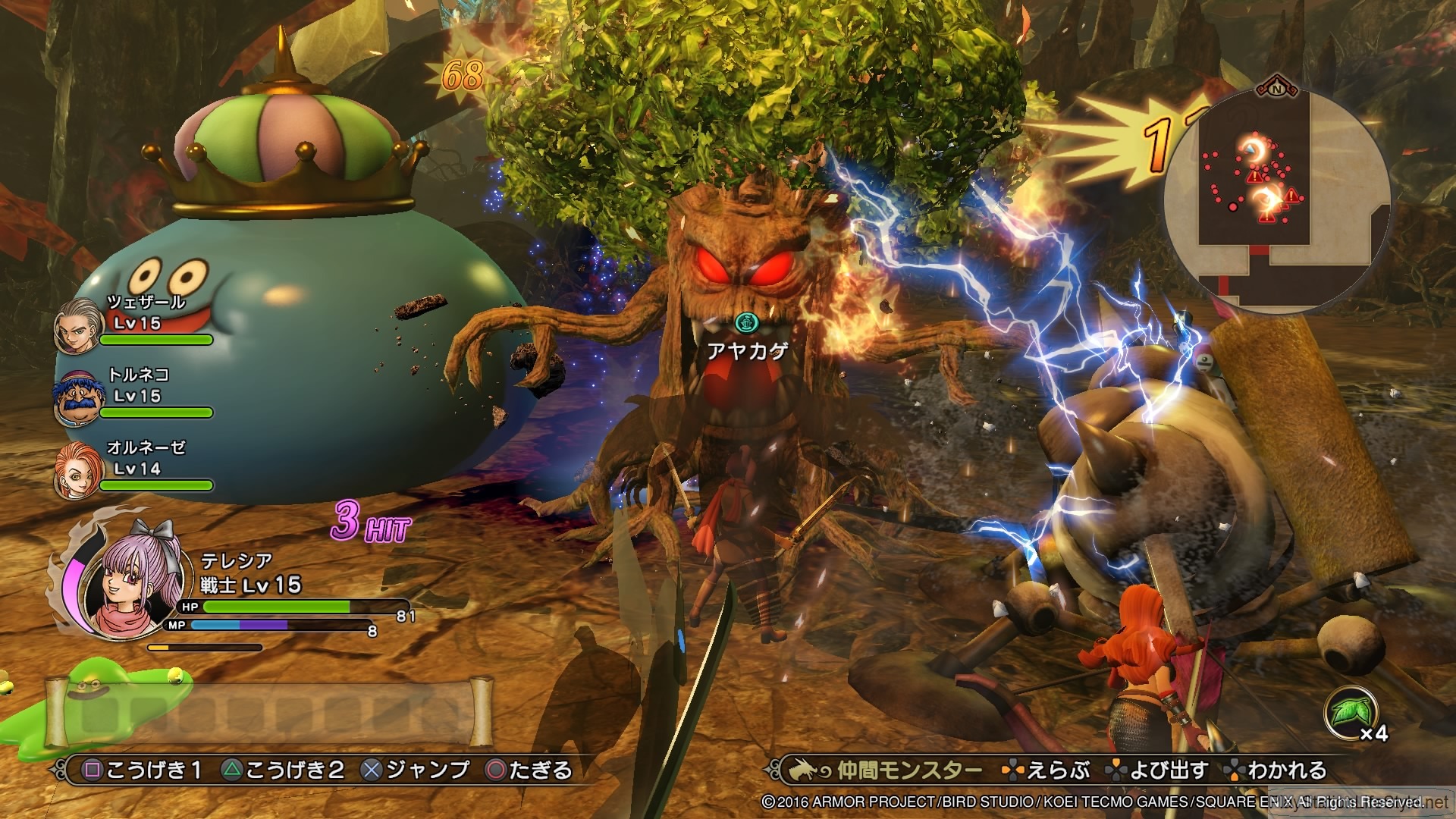Use the healing leaf item icon

coord(1349,714)
